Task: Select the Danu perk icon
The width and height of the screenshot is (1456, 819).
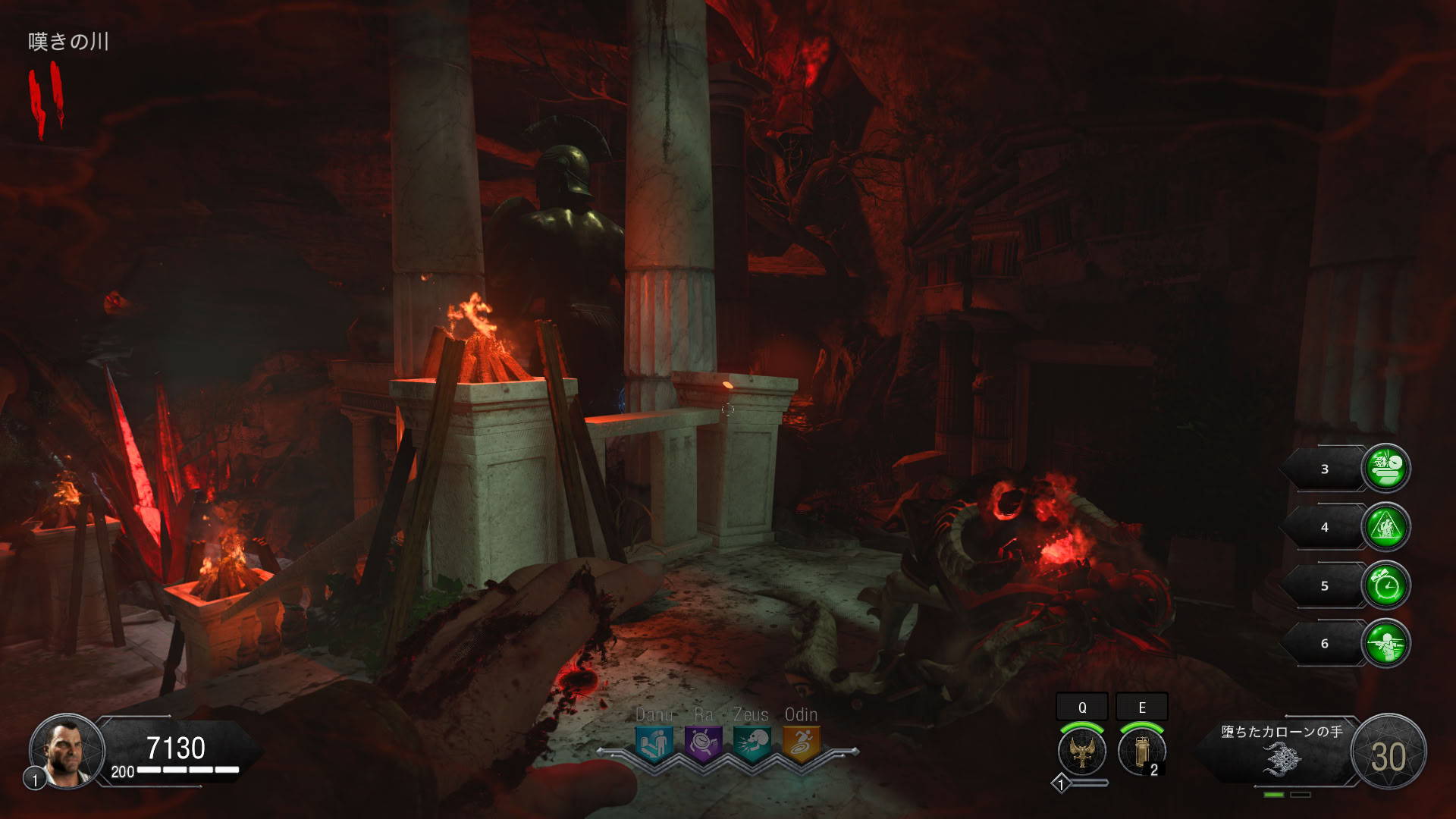Action: click(x=653, y=743)
